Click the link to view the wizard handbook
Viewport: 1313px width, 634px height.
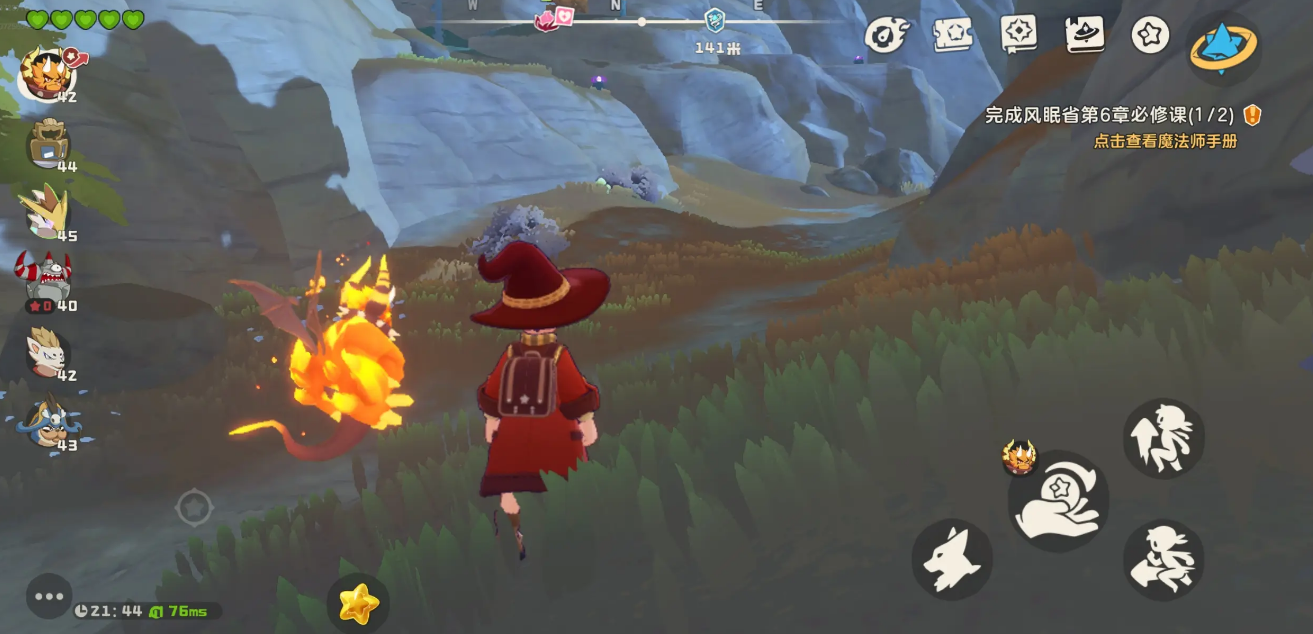(1165, 141)
